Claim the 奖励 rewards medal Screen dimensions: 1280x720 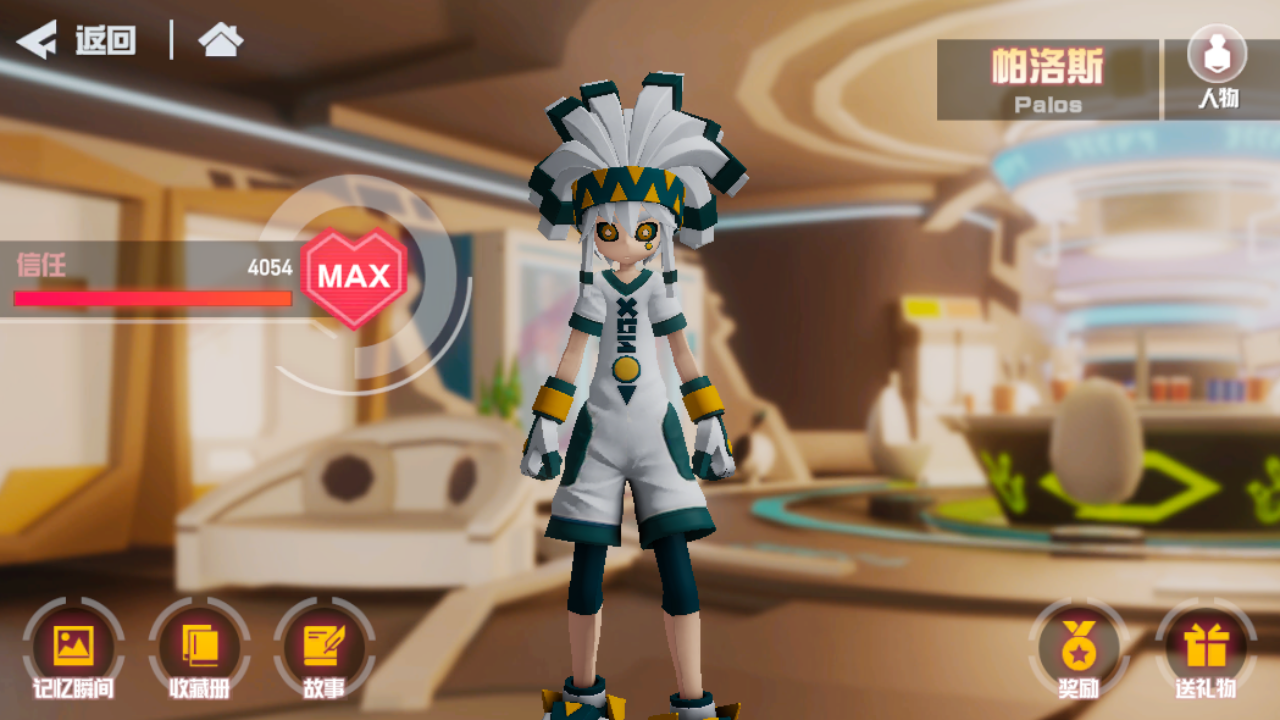coord(1078,645)
